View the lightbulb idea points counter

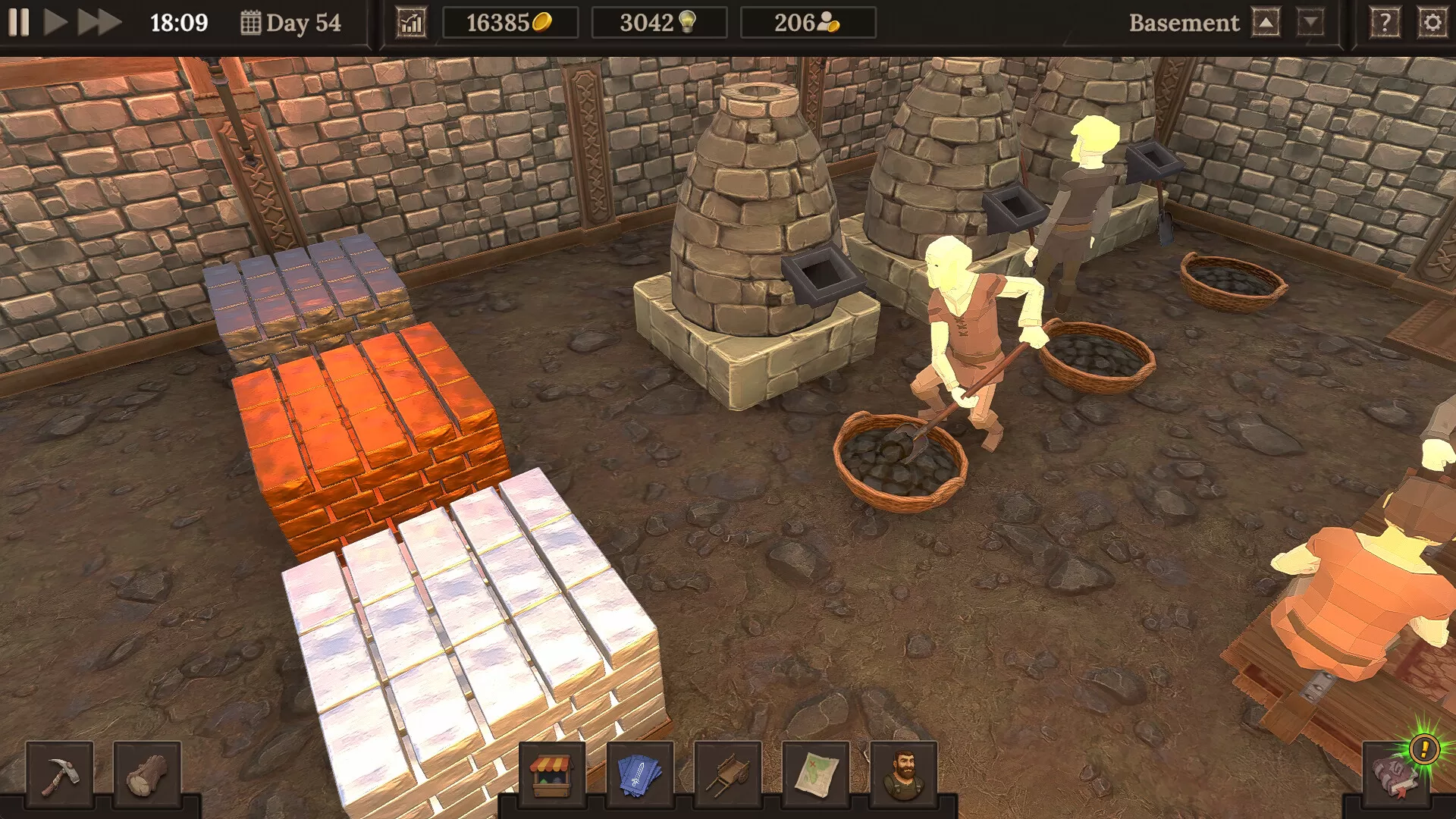pyautogui.click(x=659, y=22)
